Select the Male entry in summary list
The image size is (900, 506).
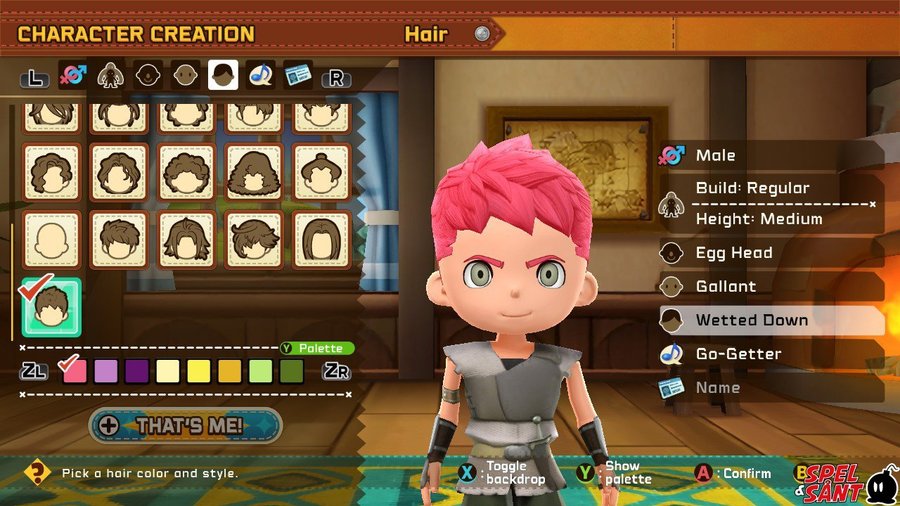715,155
